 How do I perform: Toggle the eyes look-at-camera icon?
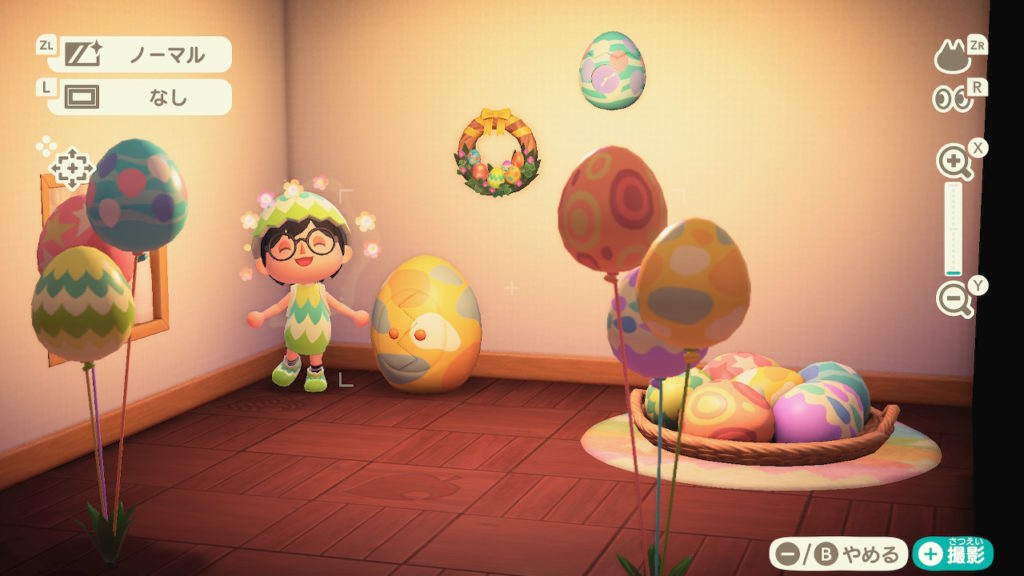[952, 98]
